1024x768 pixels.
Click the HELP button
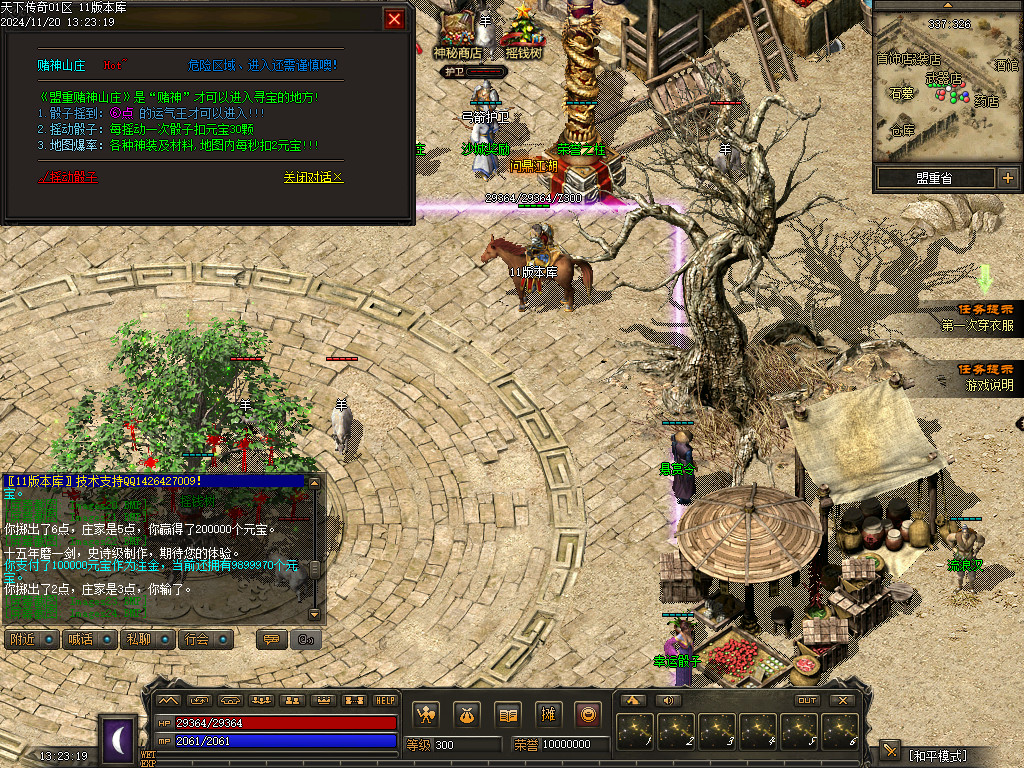pyautogui.click(x=385, y=700)
